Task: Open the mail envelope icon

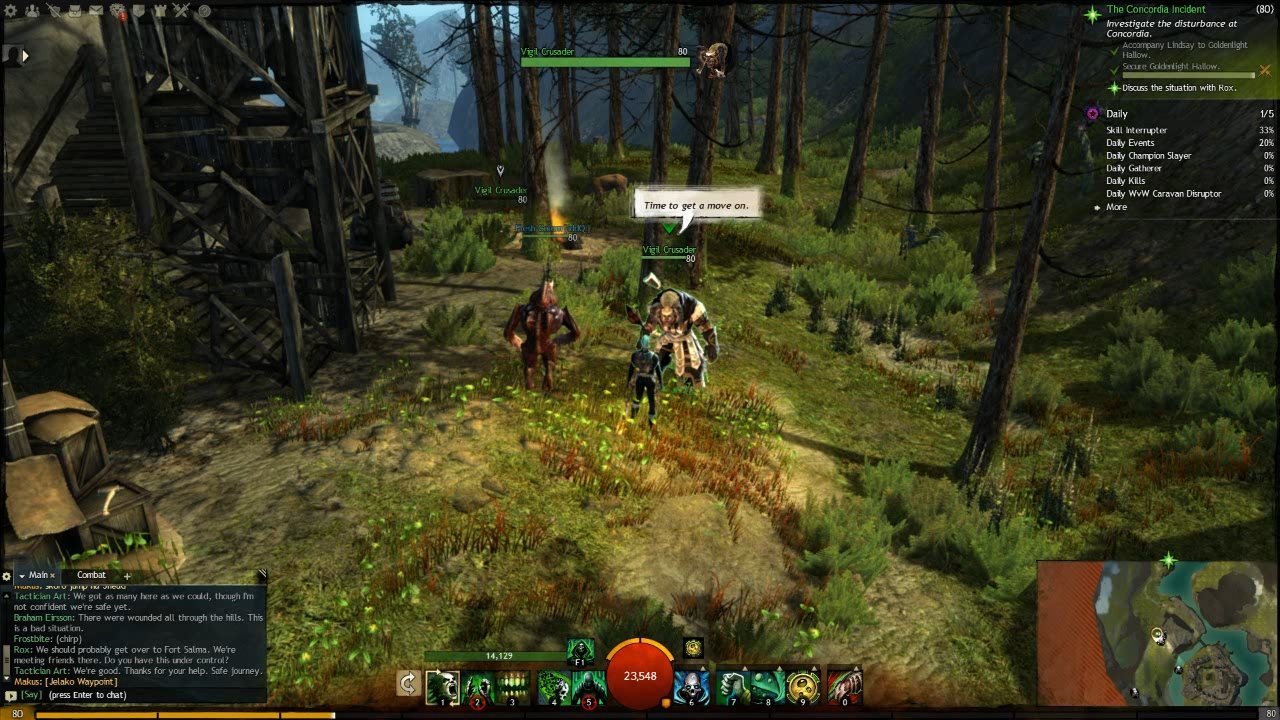Action: [x=96, y=11]
